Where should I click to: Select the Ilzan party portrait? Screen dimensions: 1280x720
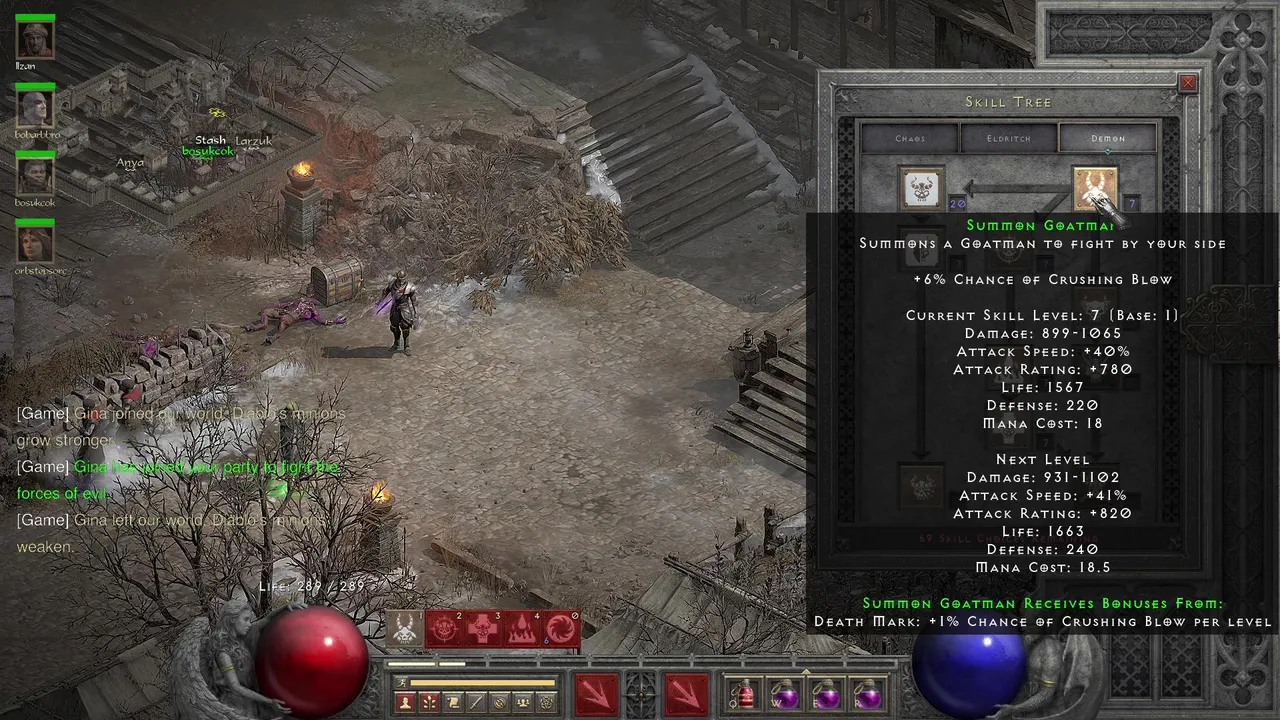tap(35, 39)
